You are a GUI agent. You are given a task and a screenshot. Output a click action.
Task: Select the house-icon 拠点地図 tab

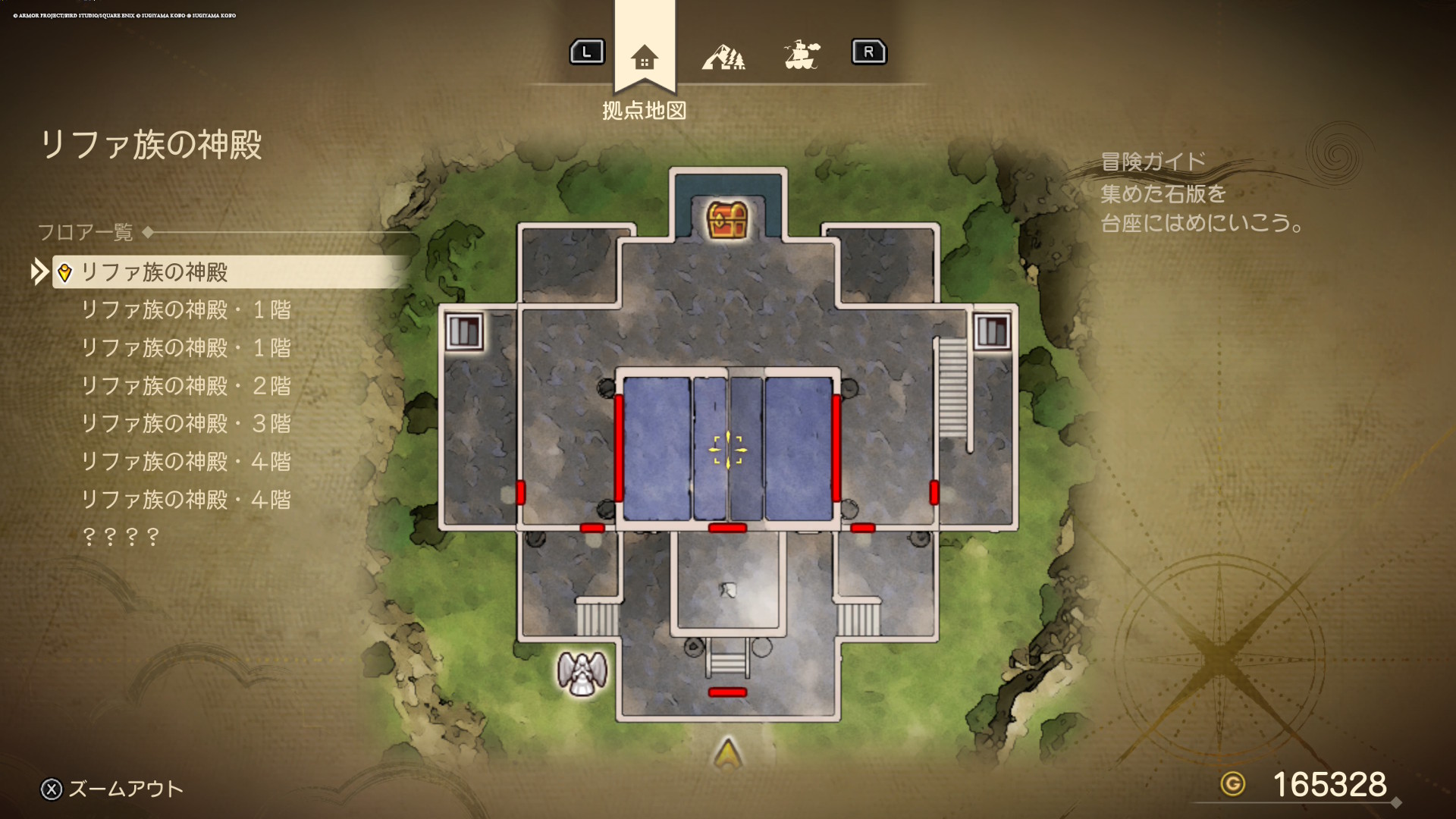644,58
